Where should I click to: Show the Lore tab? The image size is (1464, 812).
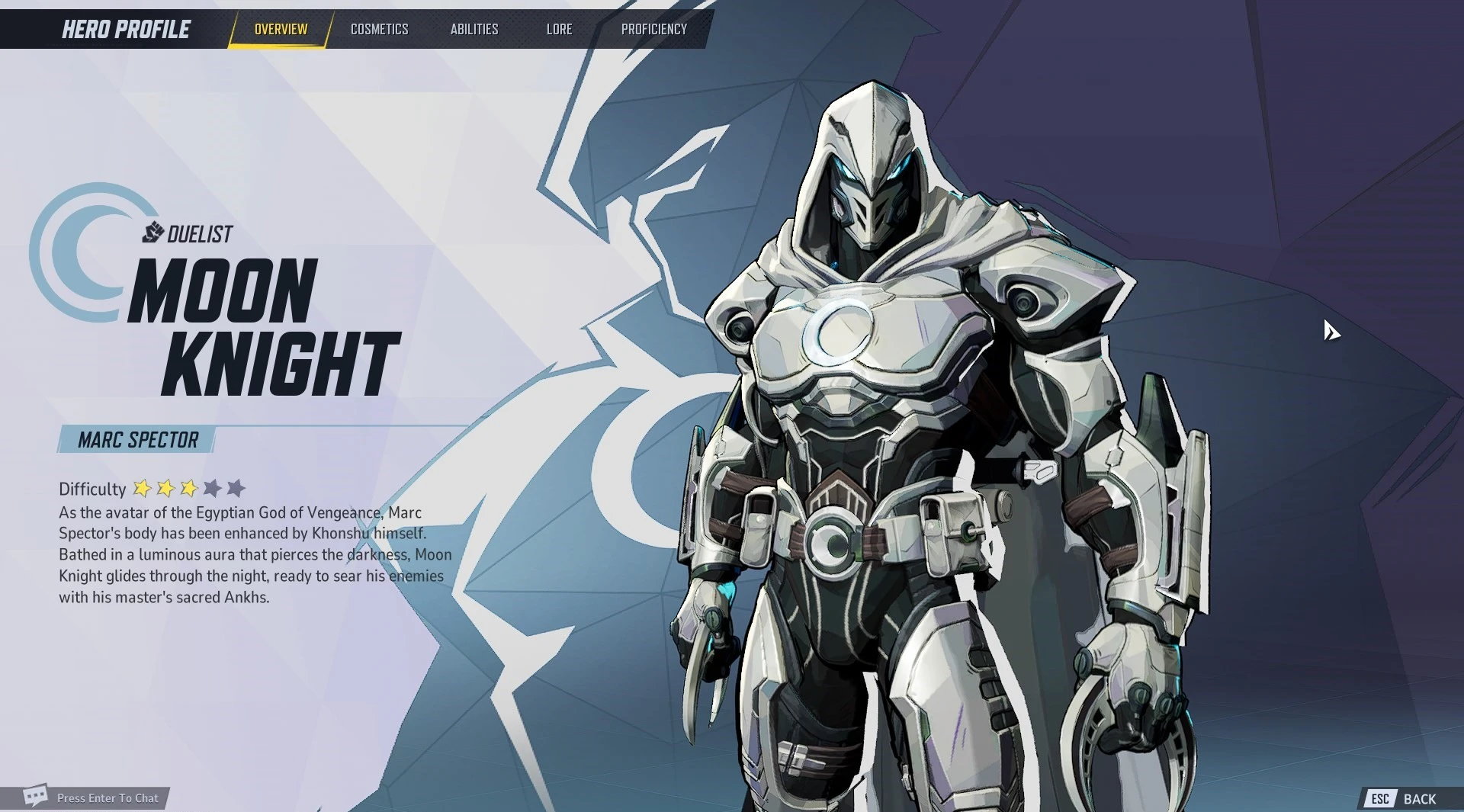coord(559,29)
